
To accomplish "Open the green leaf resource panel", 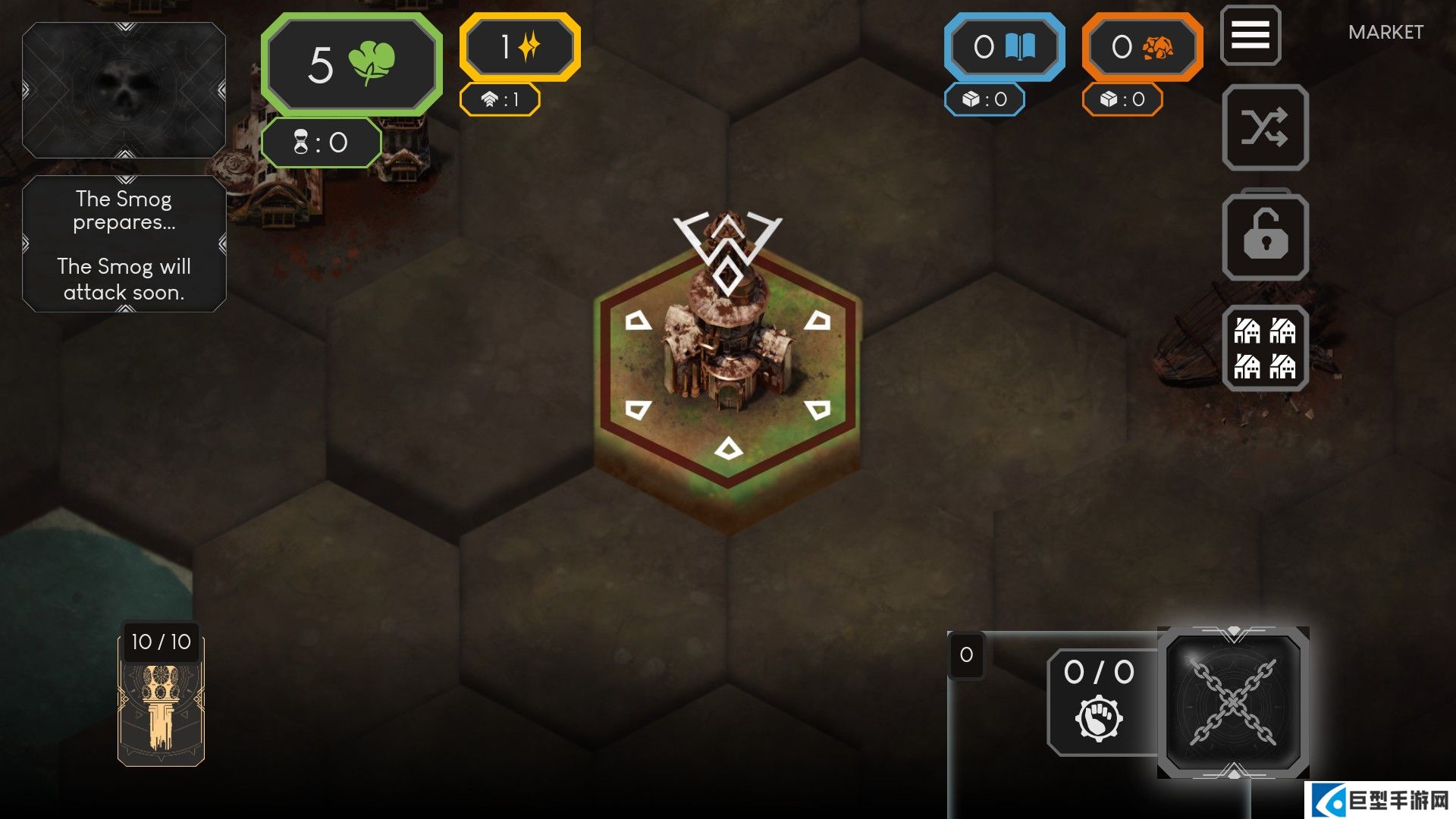I will click(352, 64).
